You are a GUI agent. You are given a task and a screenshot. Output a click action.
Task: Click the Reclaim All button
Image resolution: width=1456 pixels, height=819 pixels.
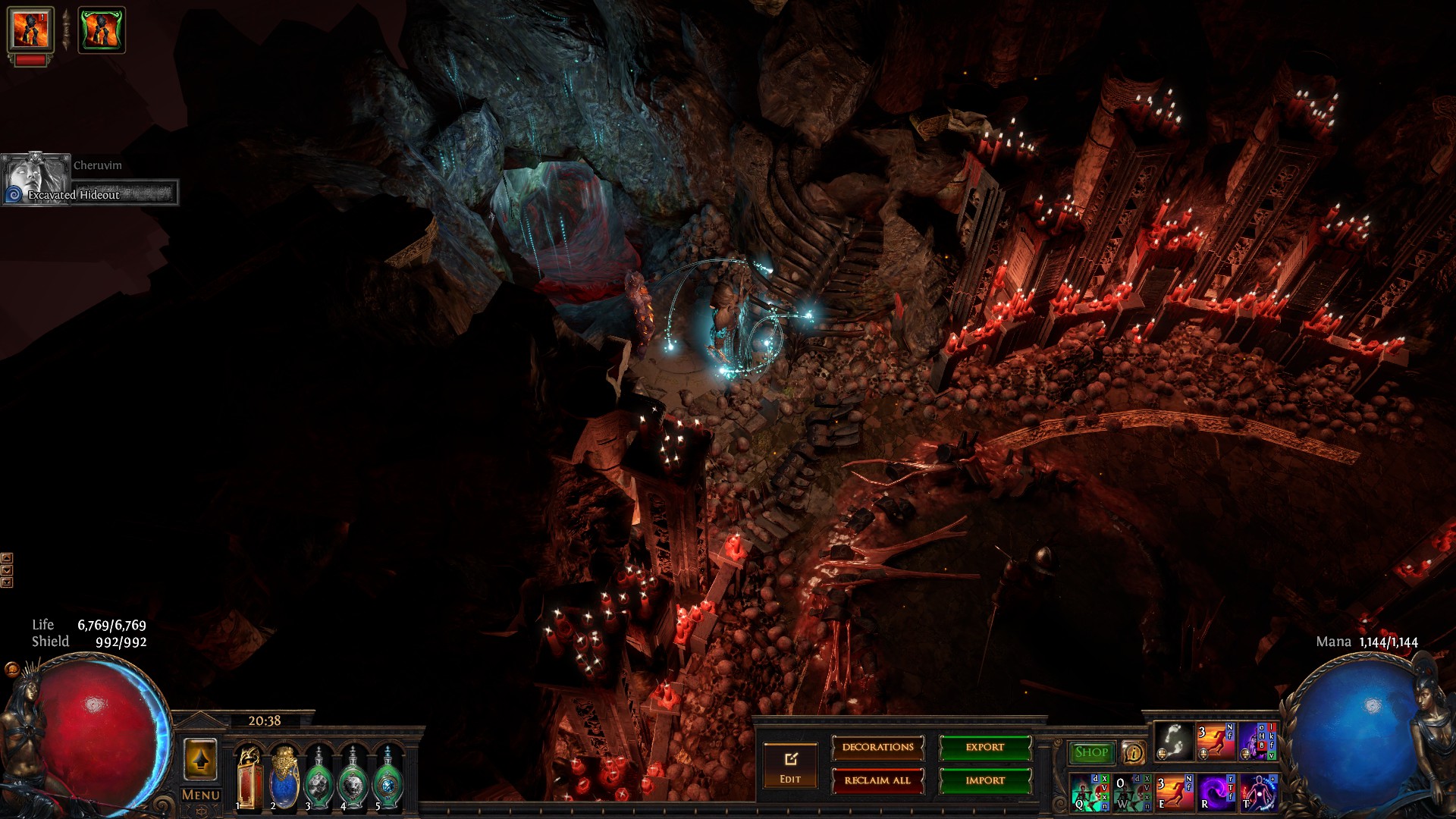(x=877, y=780)
